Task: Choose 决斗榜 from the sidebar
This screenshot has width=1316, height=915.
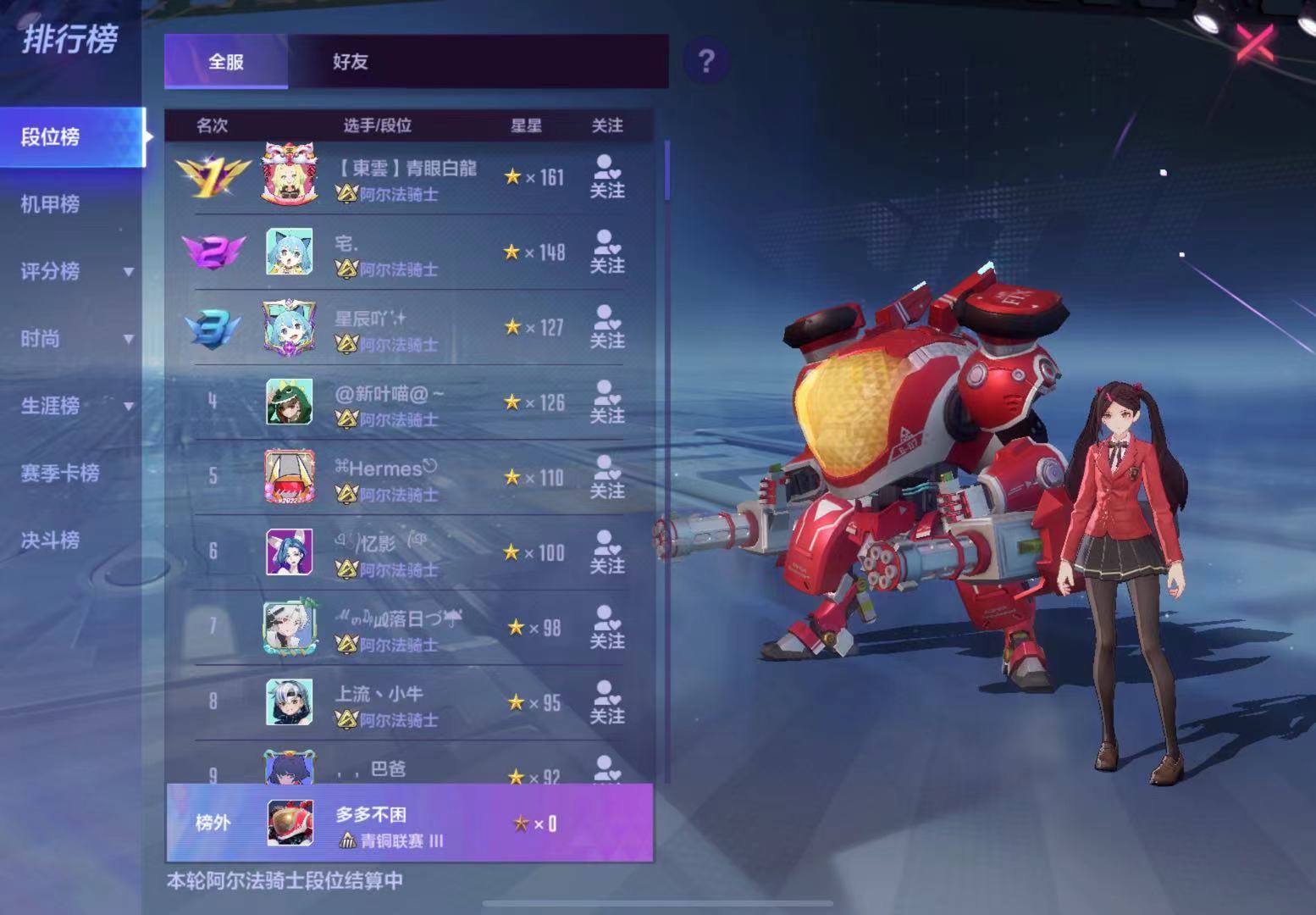Action: [51, 541]
